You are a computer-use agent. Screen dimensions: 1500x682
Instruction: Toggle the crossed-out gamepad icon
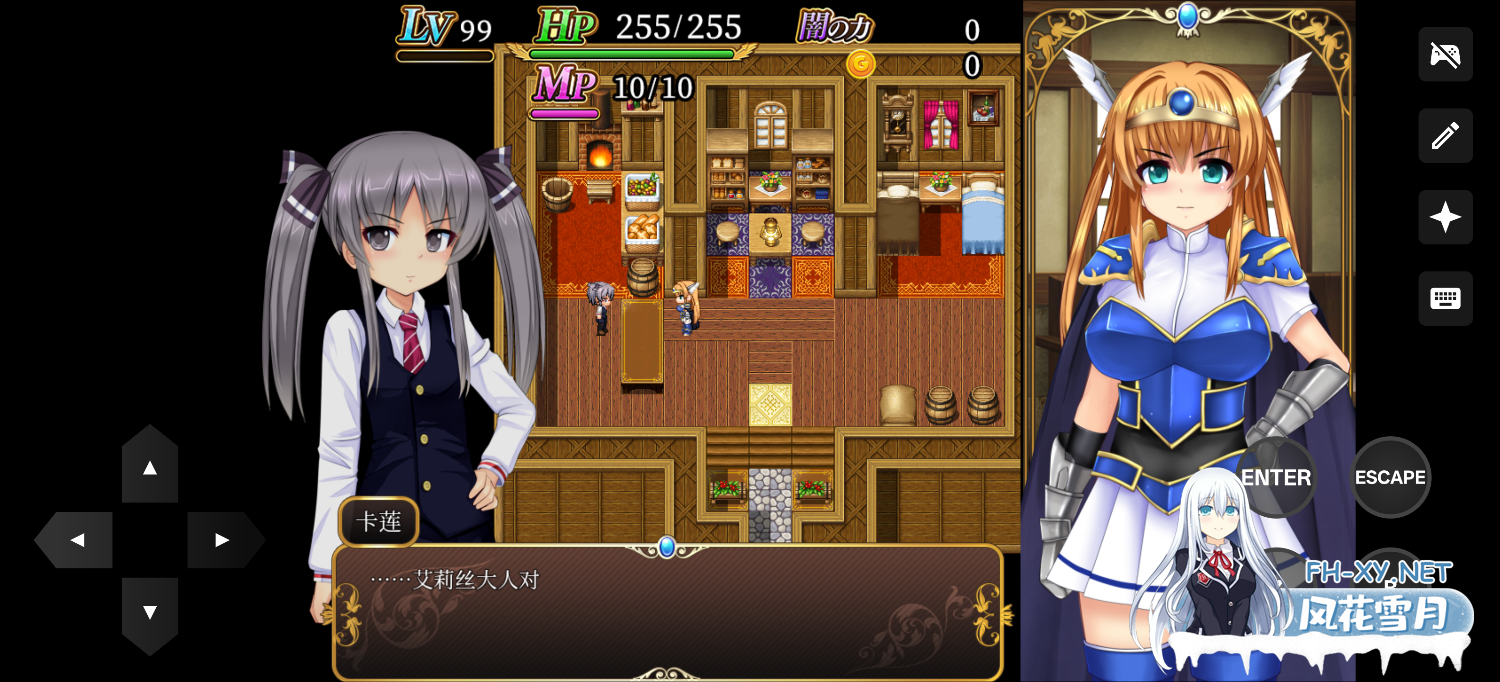click(1445, 54)
